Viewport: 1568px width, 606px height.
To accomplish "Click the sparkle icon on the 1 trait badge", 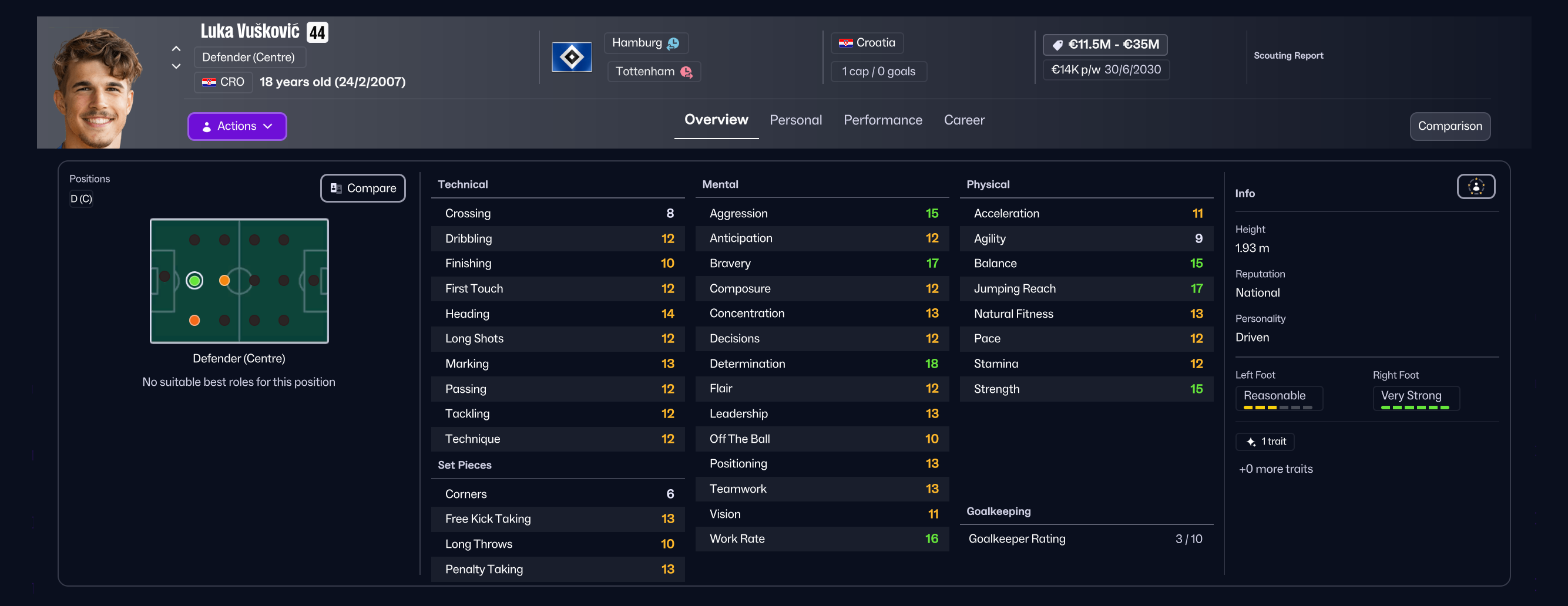I will pyautogui.click(x=1251, y=442).
